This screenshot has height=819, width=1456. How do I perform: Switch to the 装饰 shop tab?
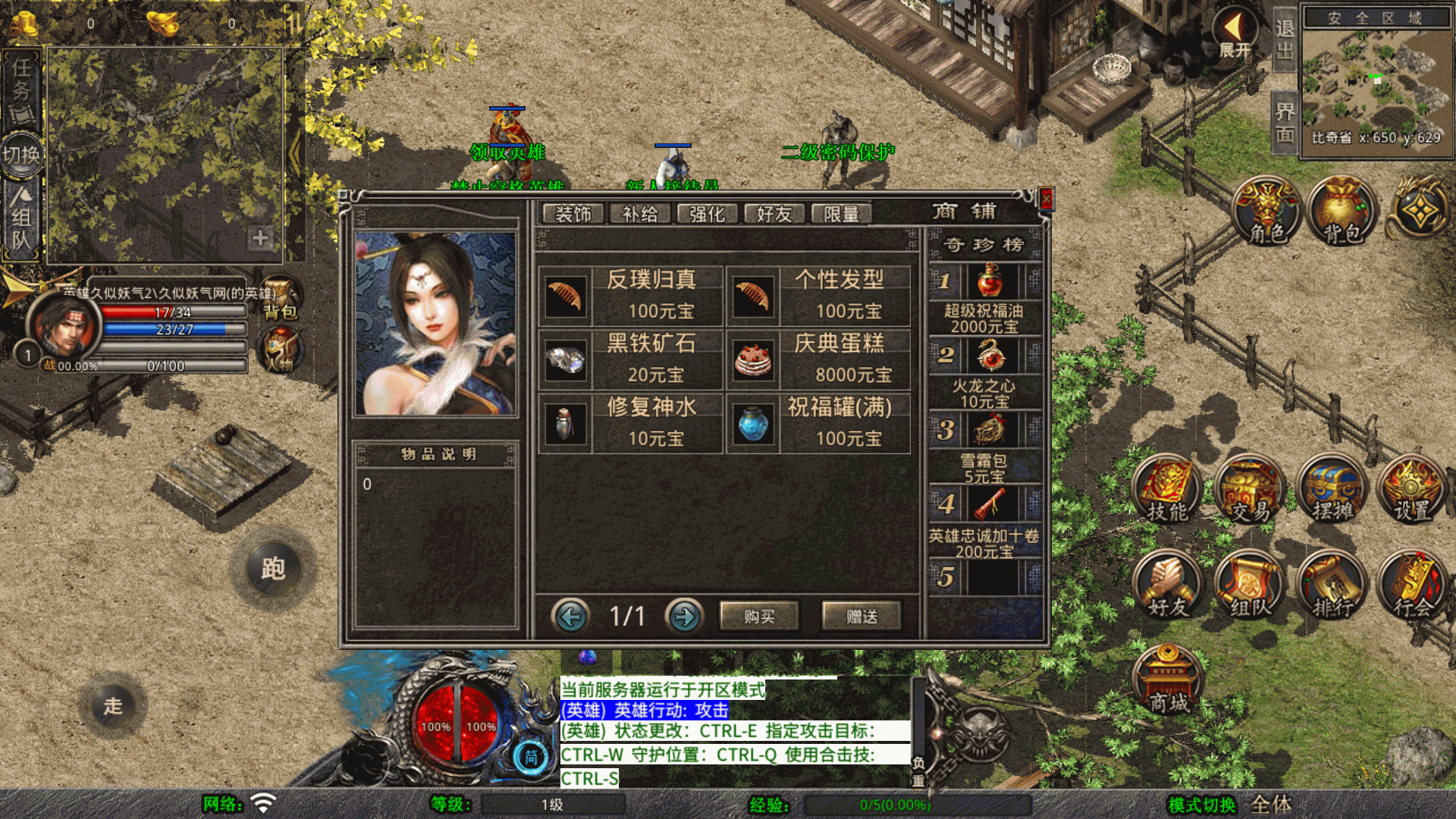tap(573, 214)
